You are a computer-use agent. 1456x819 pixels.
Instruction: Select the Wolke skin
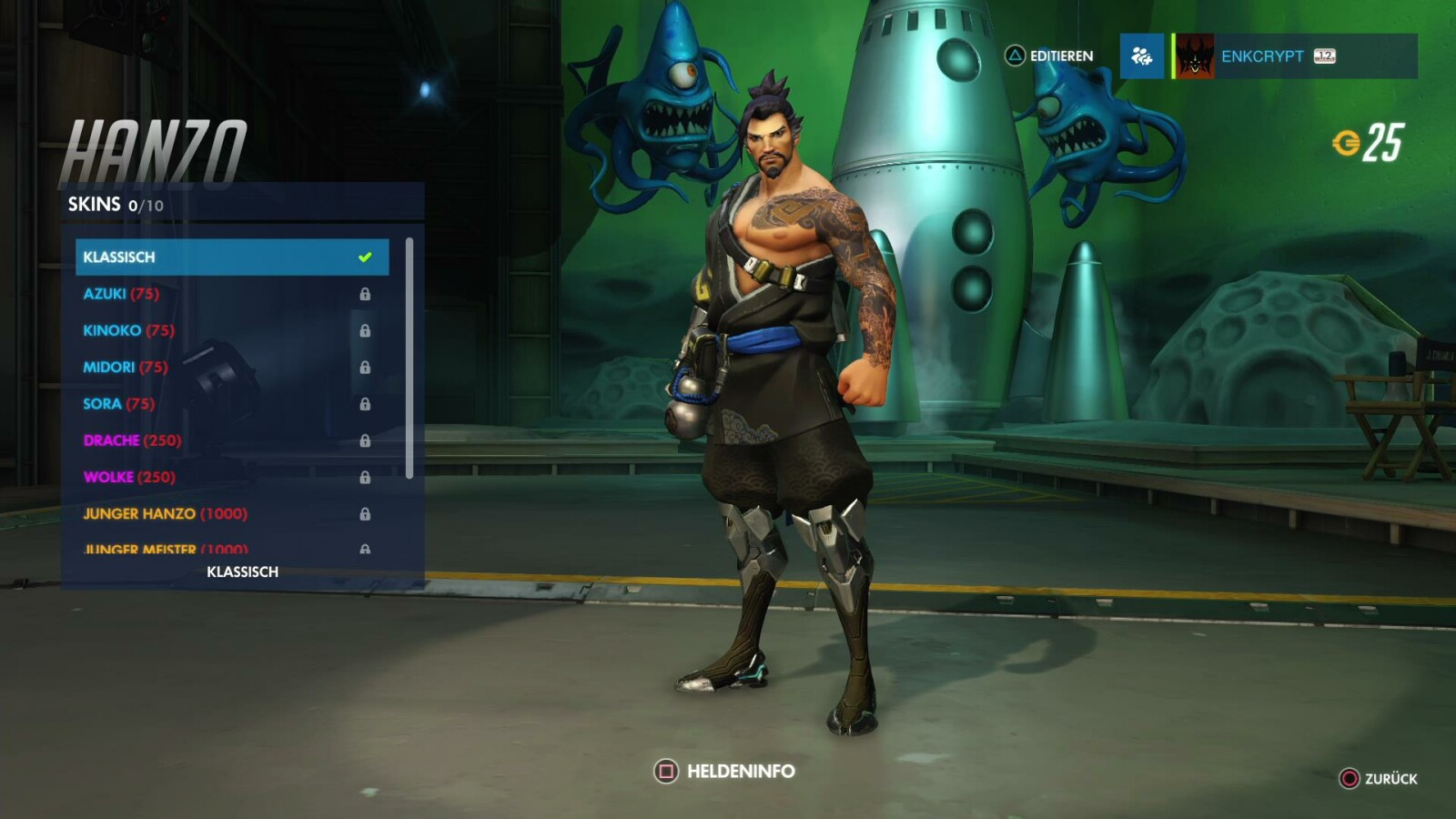pyautogui.click(x=127, y=476)
